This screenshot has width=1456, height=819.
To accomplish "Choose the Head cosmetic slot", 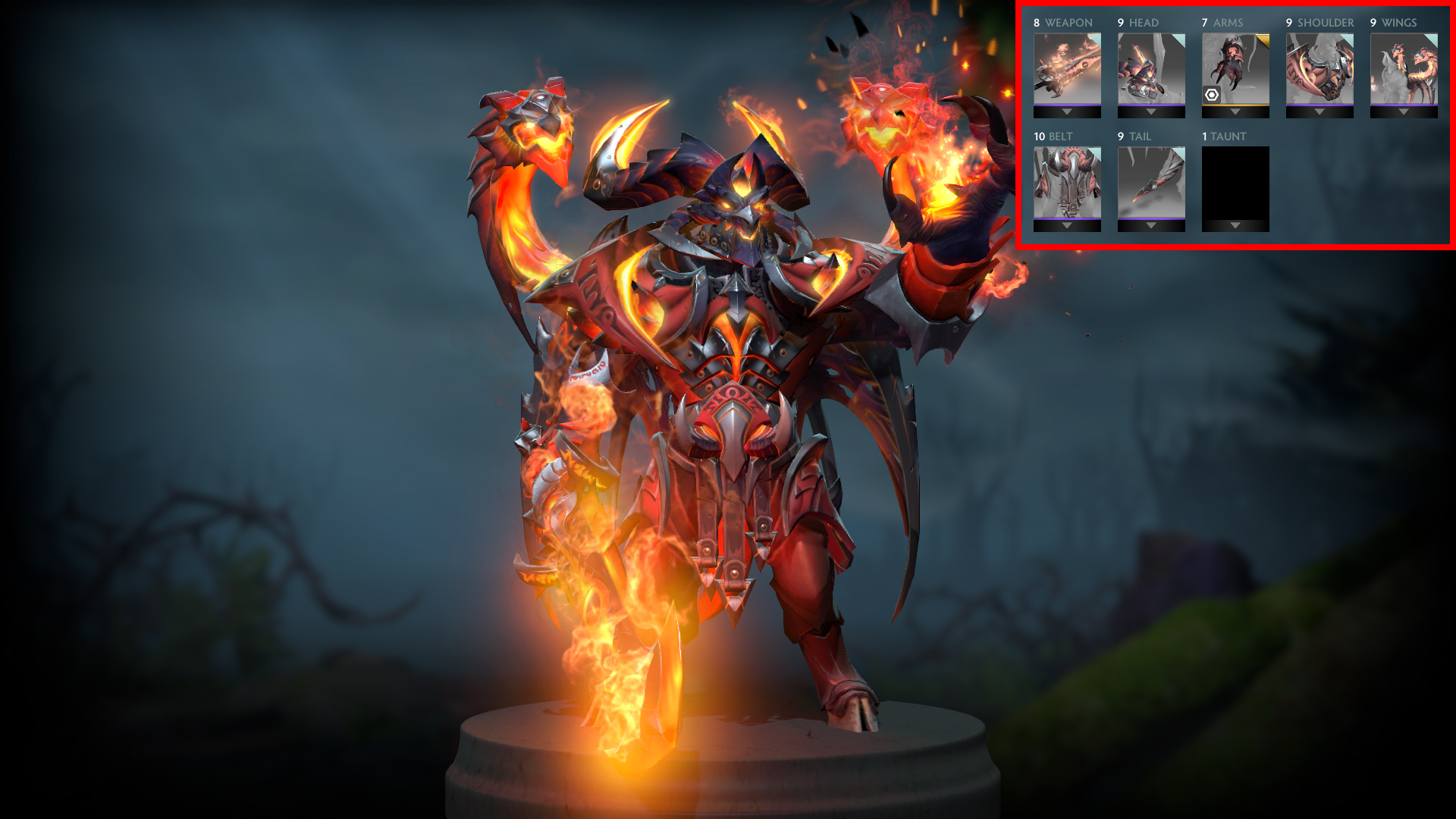I will point(1151,68).
